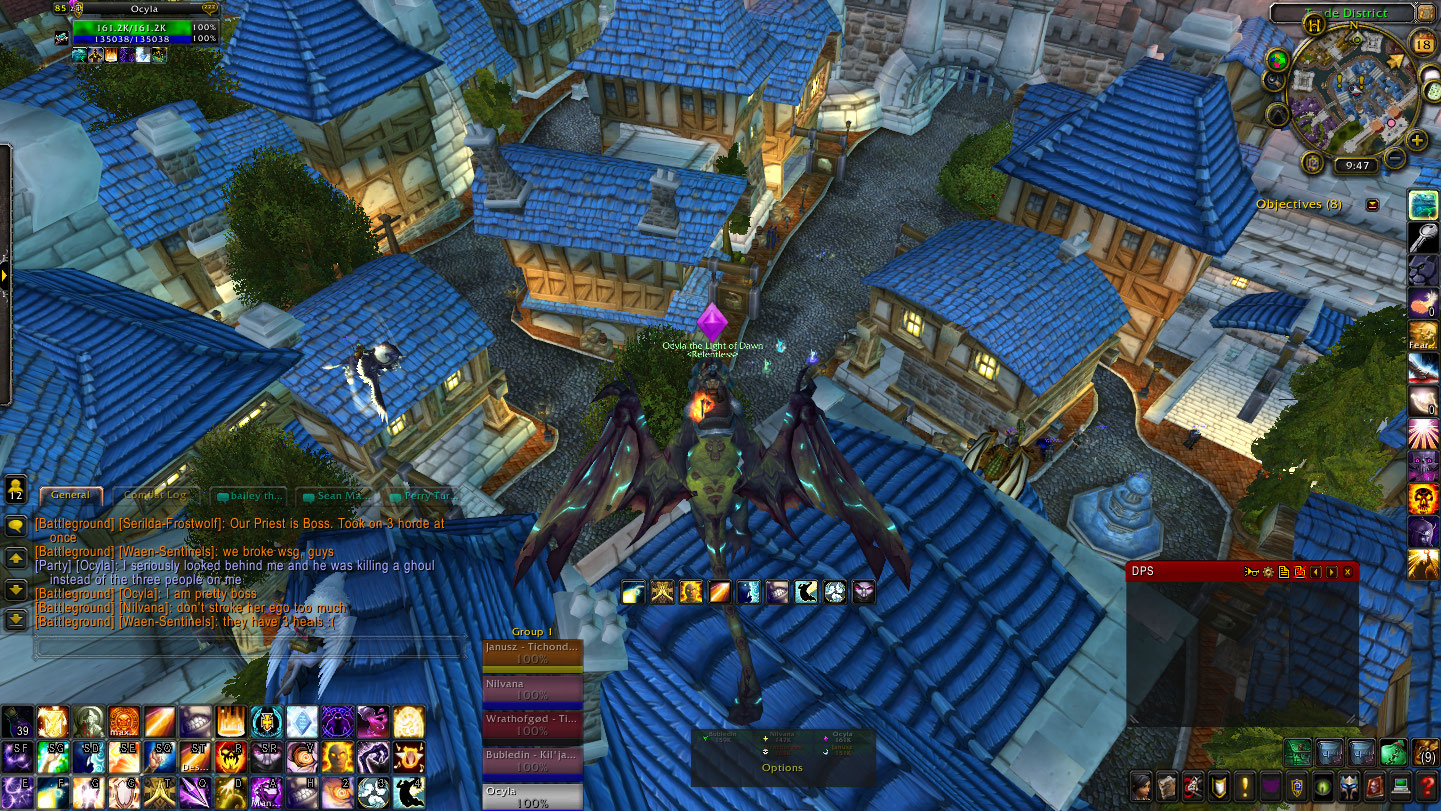The height and width of the screenshot is (811, 1441).
Task: Open the calendar showing day 18
Action: (1424, 44)
